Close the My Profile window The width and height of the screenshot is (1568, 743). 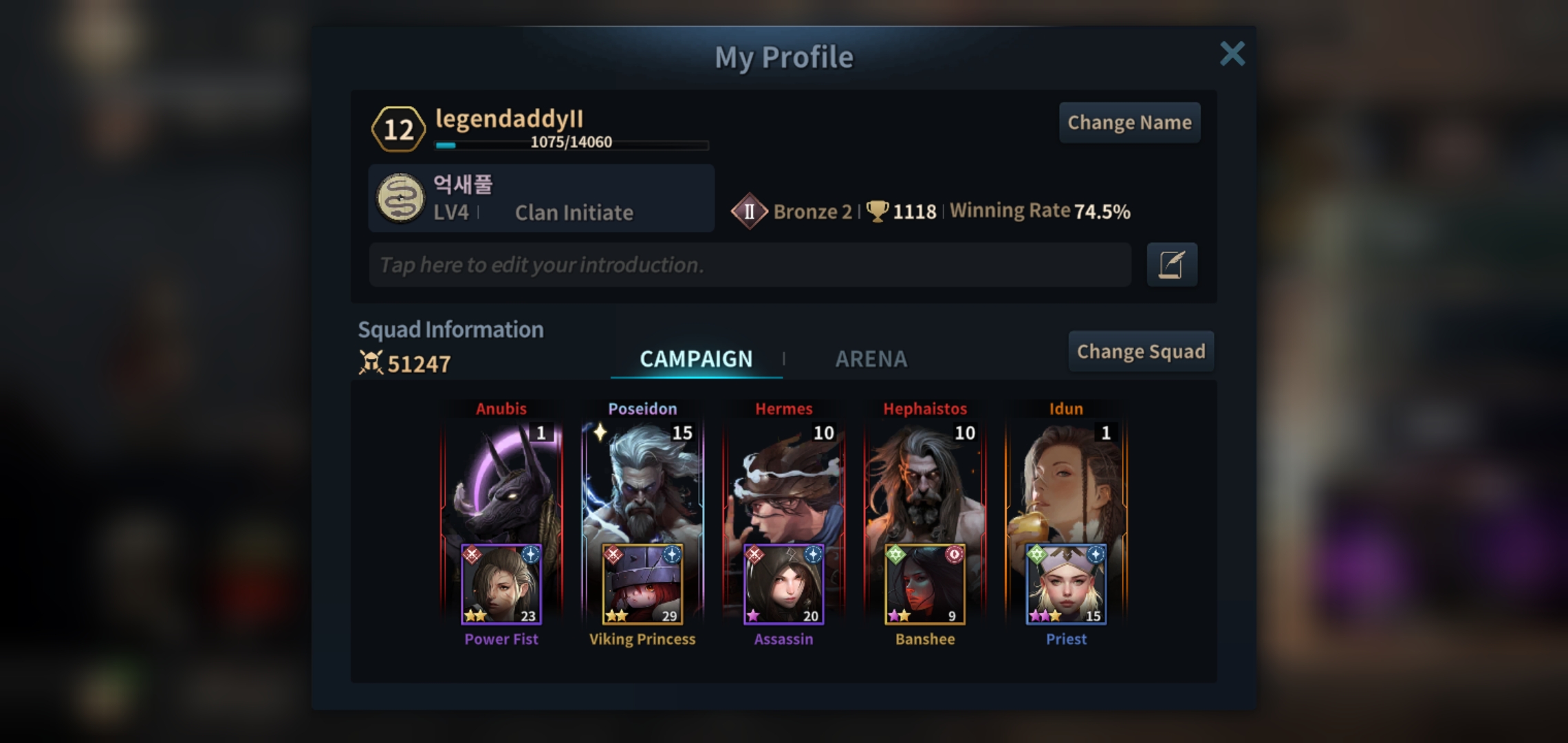coord(1232,54)
